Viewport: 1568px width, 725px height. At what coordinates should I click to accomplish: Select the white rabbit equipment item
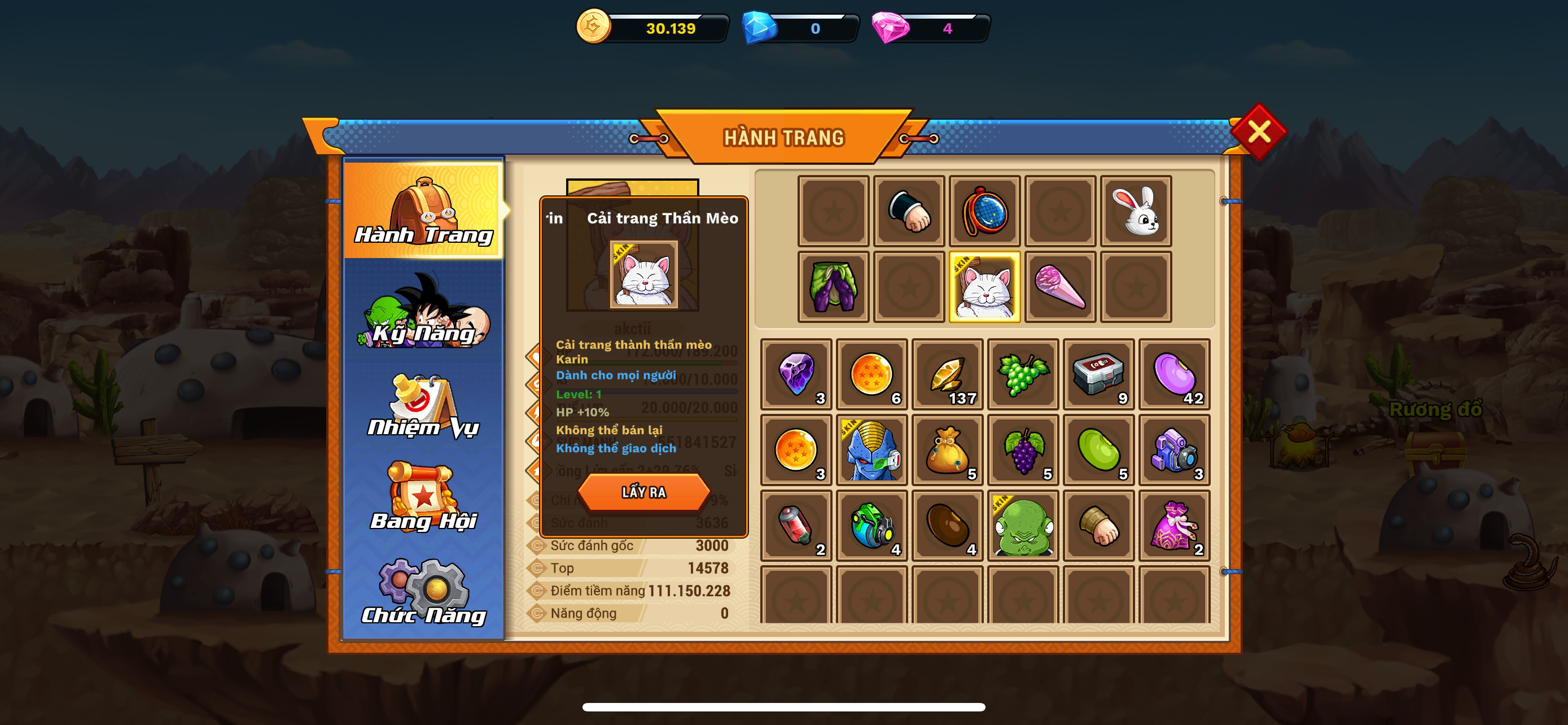pos(1136,212)
